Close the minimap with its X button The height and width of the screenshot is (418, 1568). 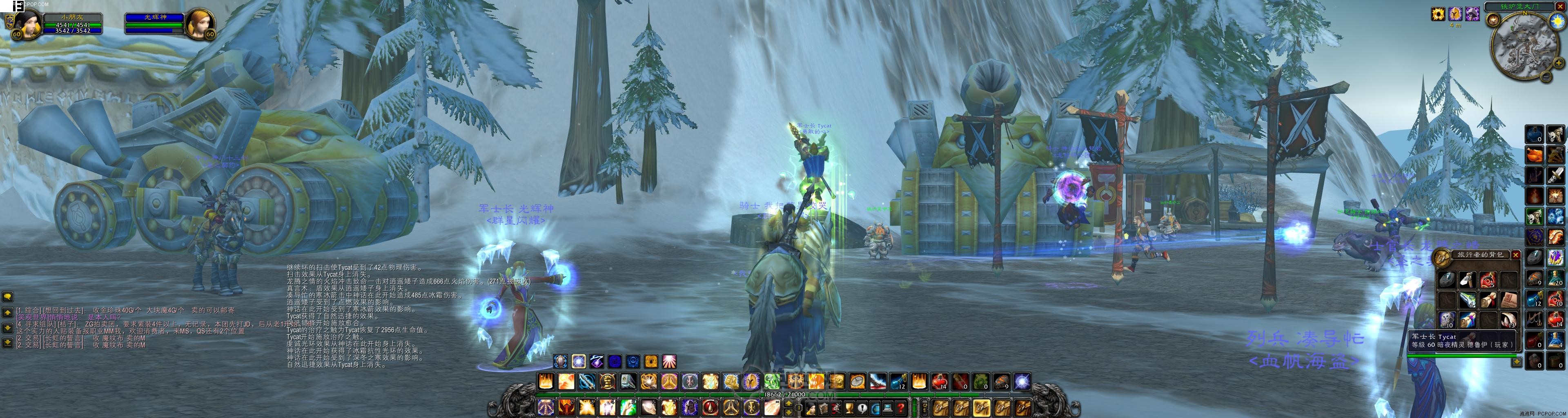1559,7
